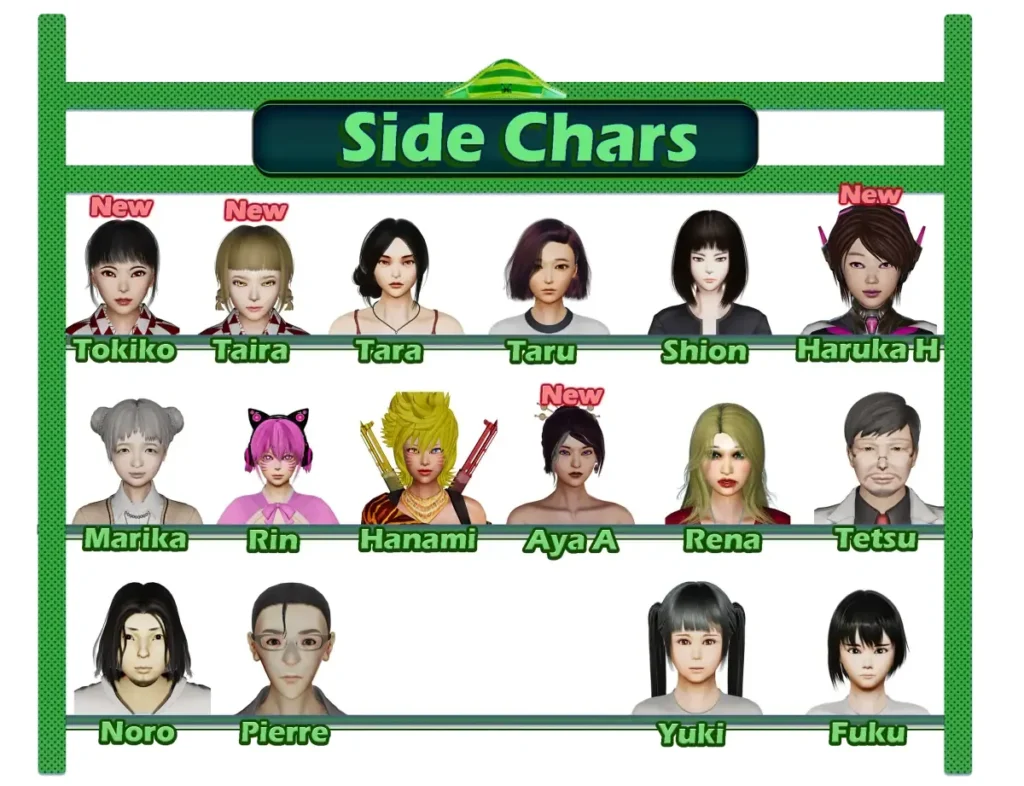Open the Fuku character tile

point(867,652)
